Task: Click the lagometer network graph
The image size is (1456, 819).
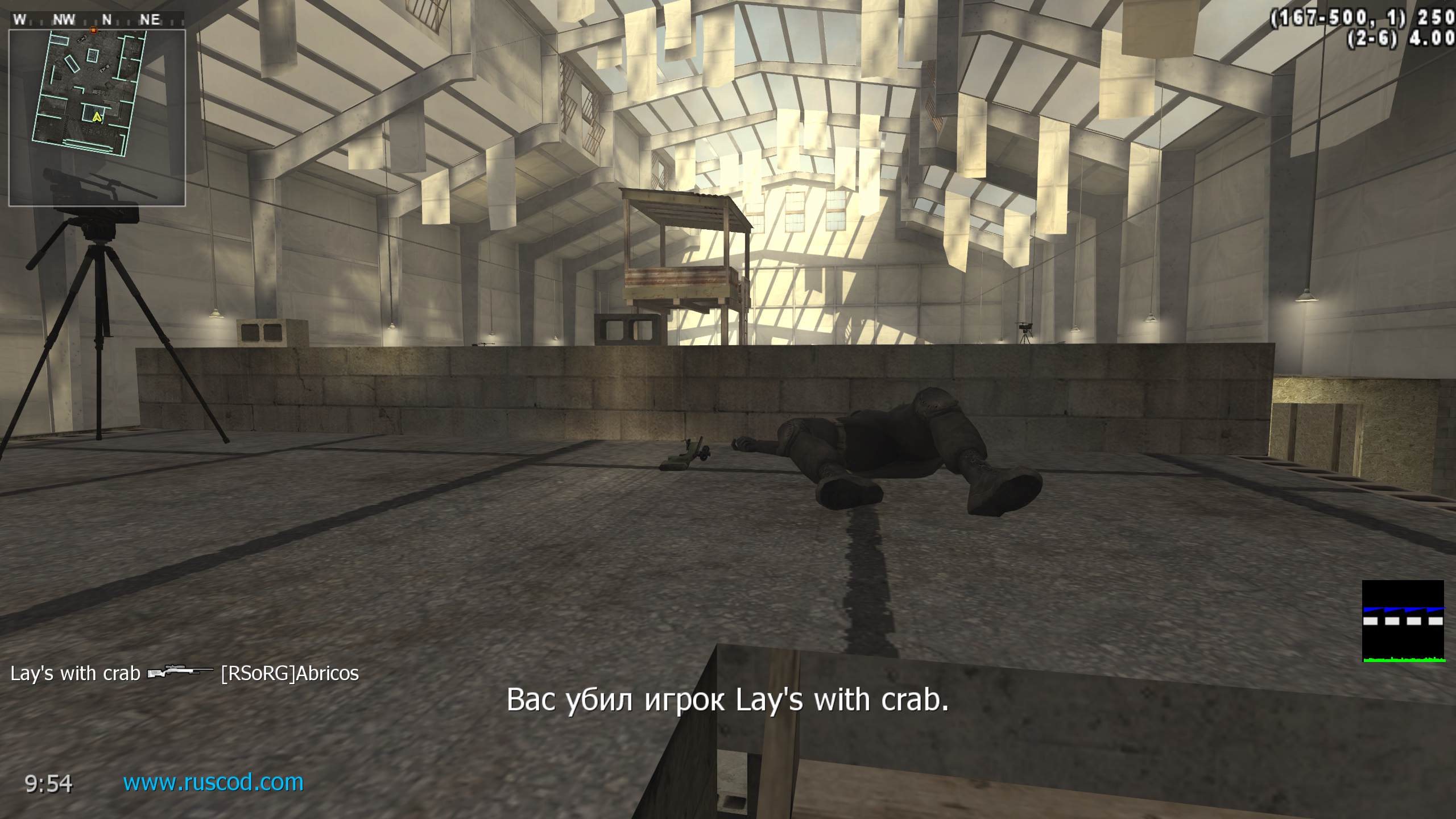Action: point(1403,621)
